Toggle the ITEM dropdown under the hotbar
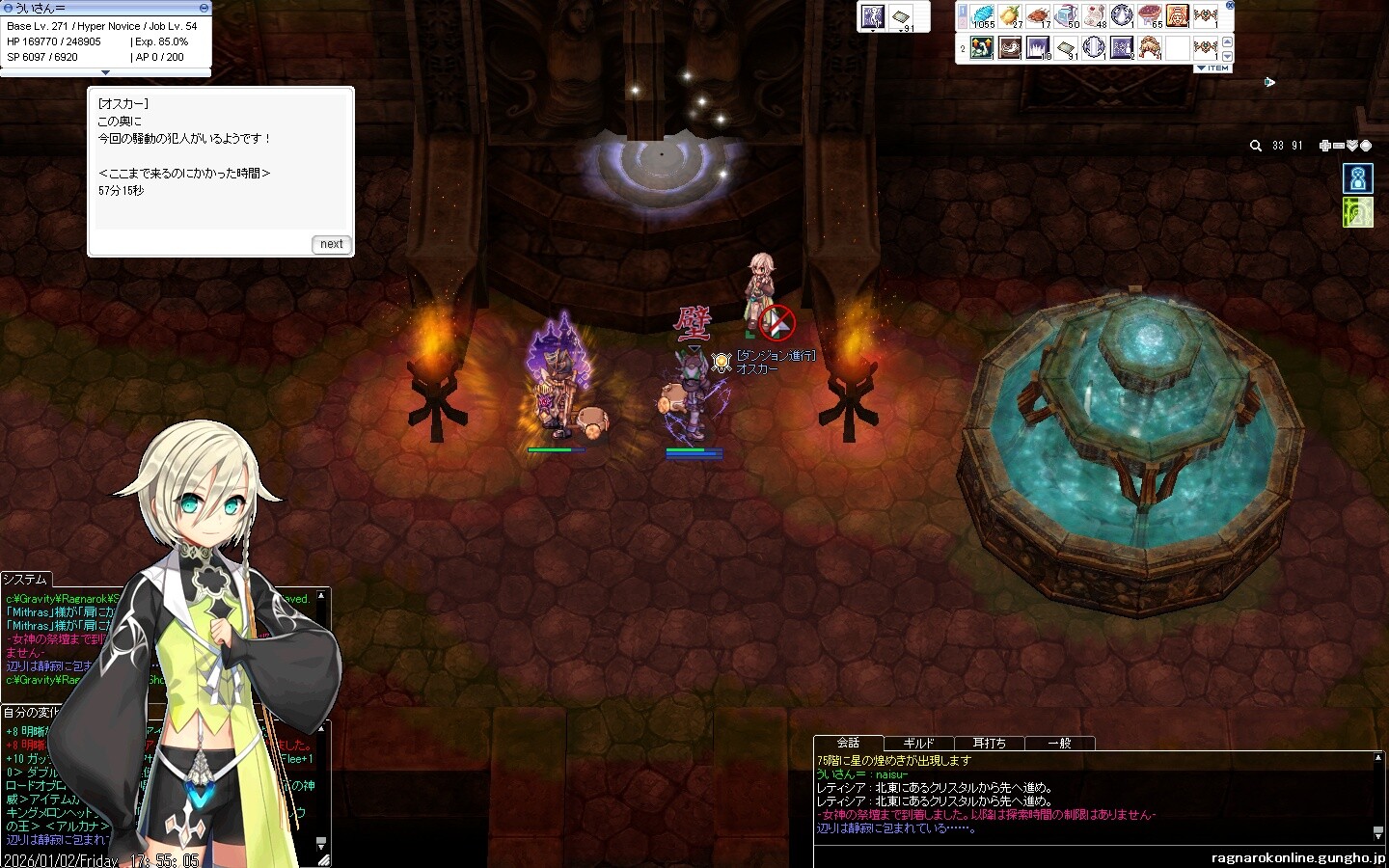1389x868 pixels. (x=1212, y=68)
